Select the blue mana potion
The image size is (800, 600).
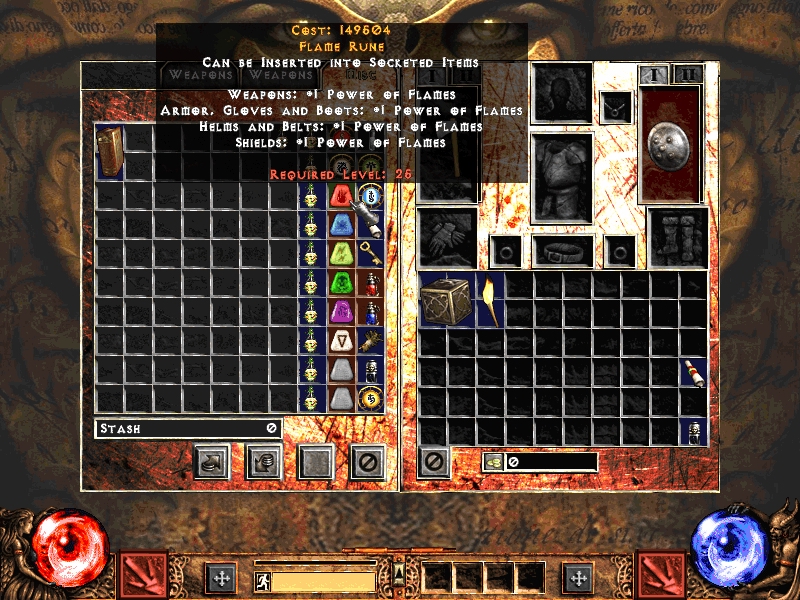point(371,313)
